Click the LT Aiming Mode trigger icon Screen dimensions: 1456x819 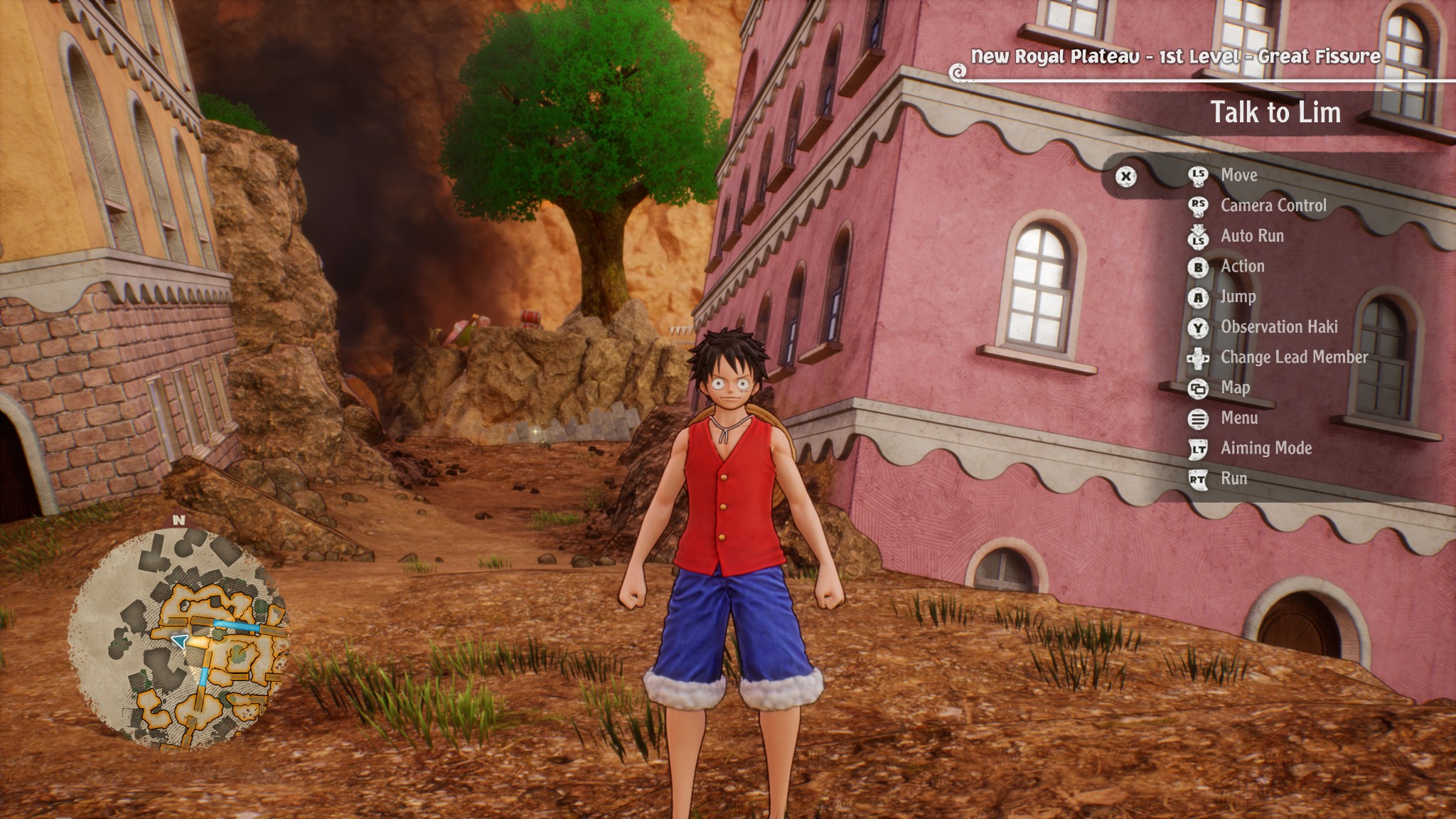[x=1199, y=449]
